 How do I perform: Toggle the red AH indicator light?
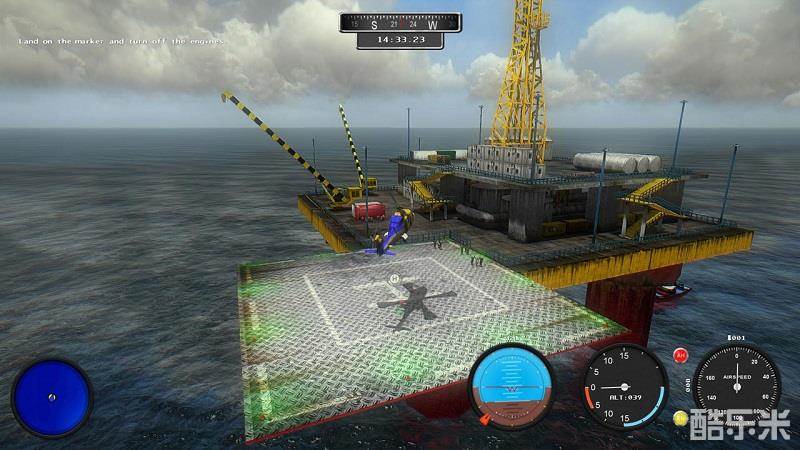681,354
